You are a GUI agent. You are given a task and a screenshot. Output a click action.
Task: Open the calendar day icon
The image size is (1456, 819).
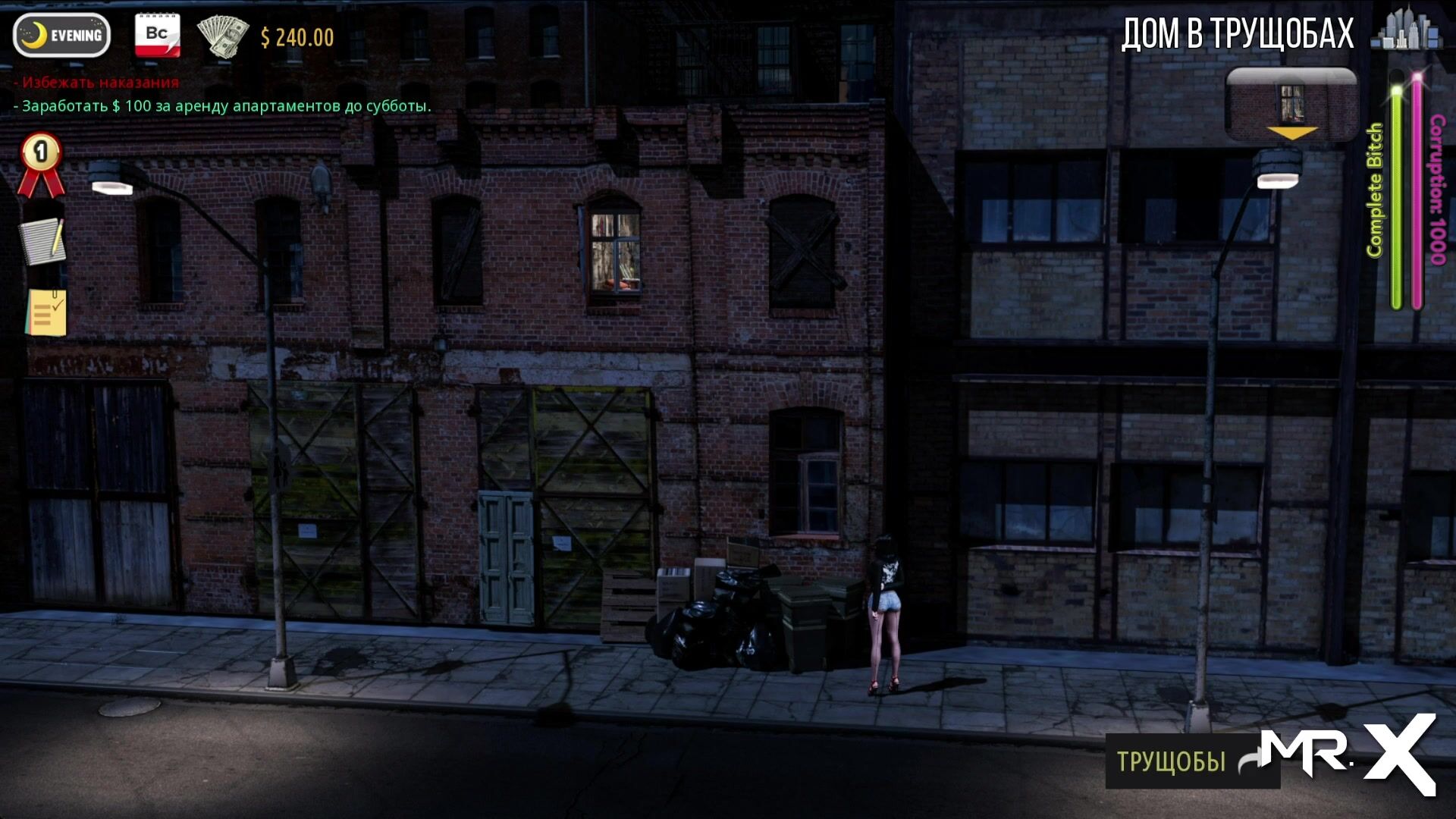tap(157, 35)
